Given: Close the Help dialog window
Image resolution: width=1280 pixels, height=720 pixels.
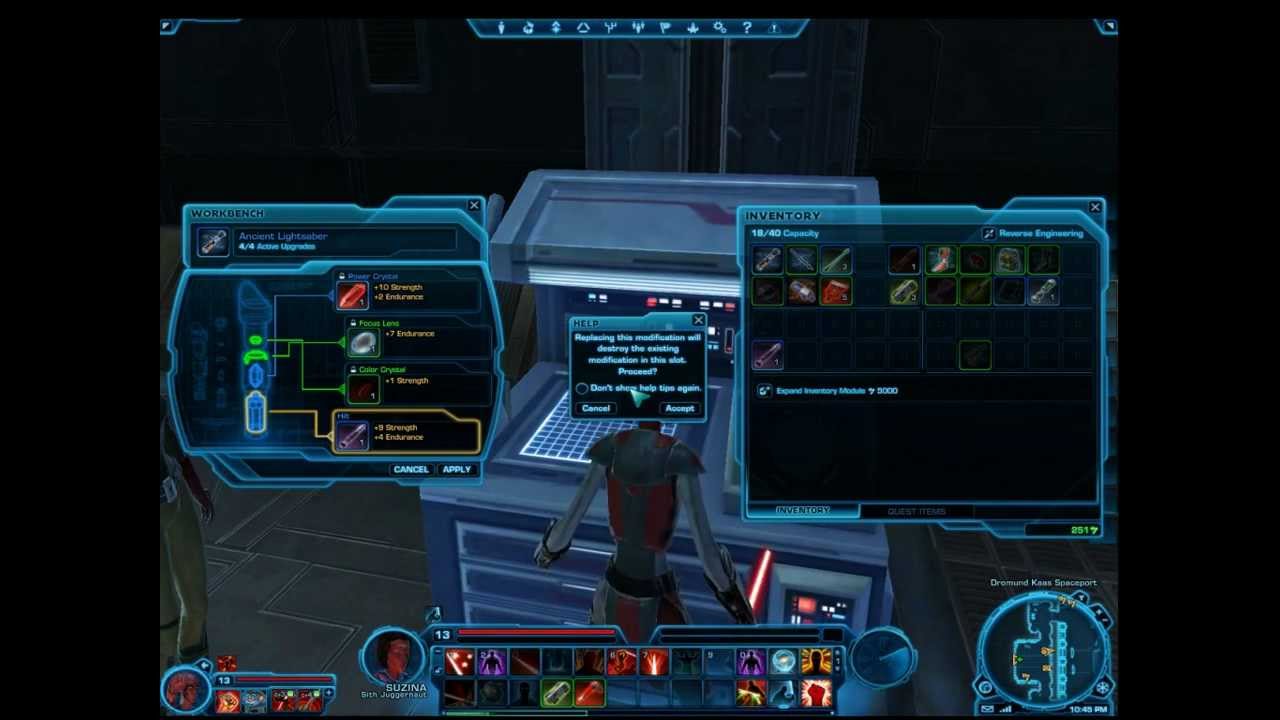Looking at the screenshot, I should (x=698, y=321).
